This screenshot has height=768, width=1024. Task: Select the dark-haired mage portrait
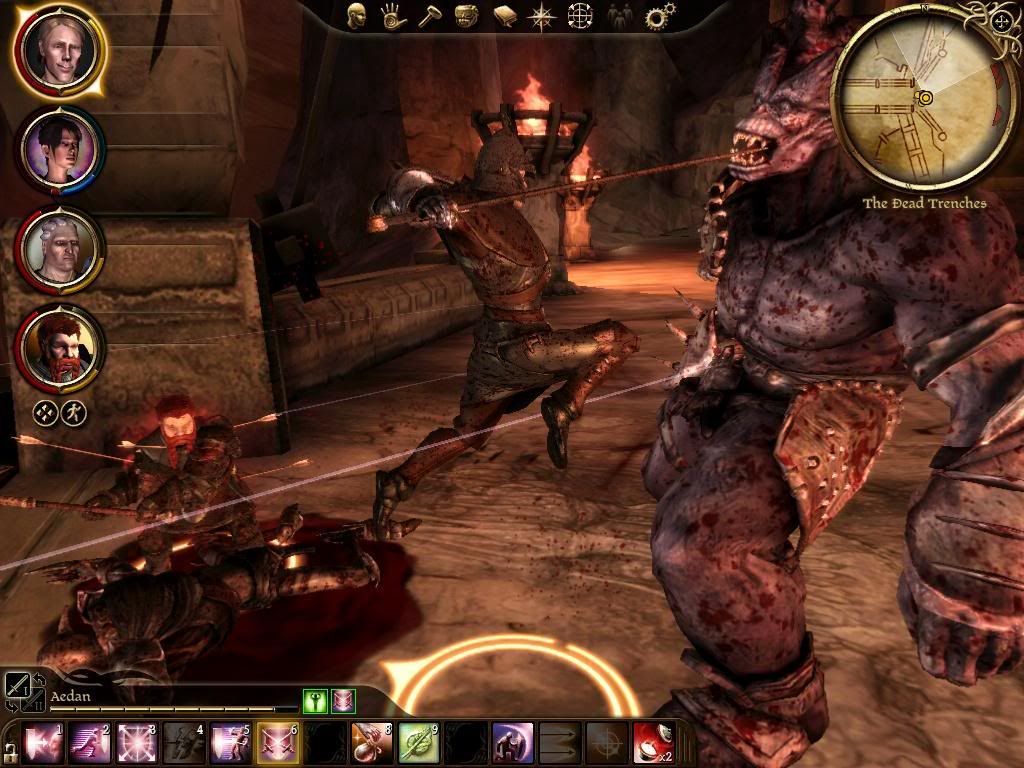tap(59, 149)
